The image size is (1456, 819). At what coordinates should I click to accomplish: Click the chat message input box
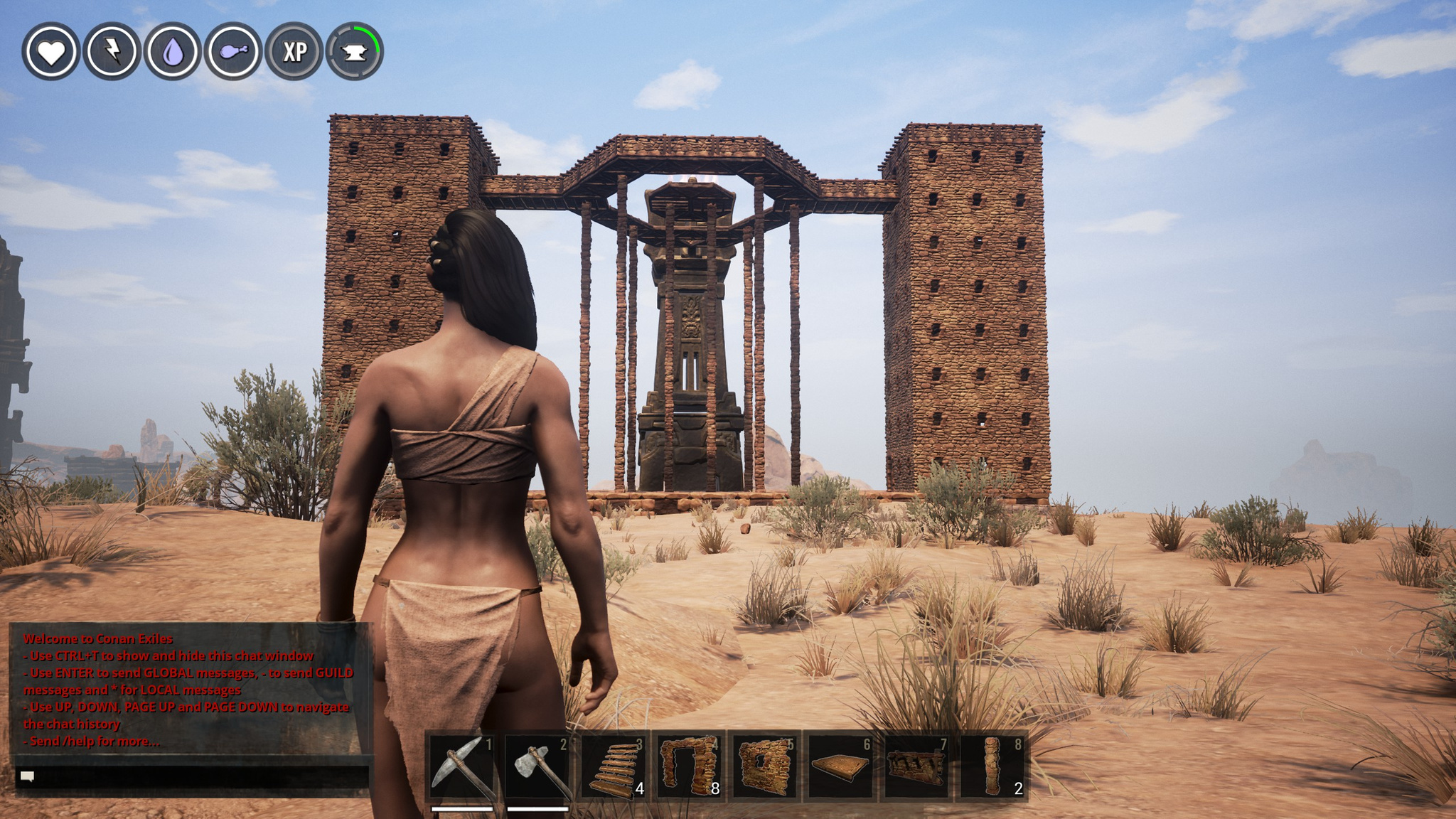(192, 776)
